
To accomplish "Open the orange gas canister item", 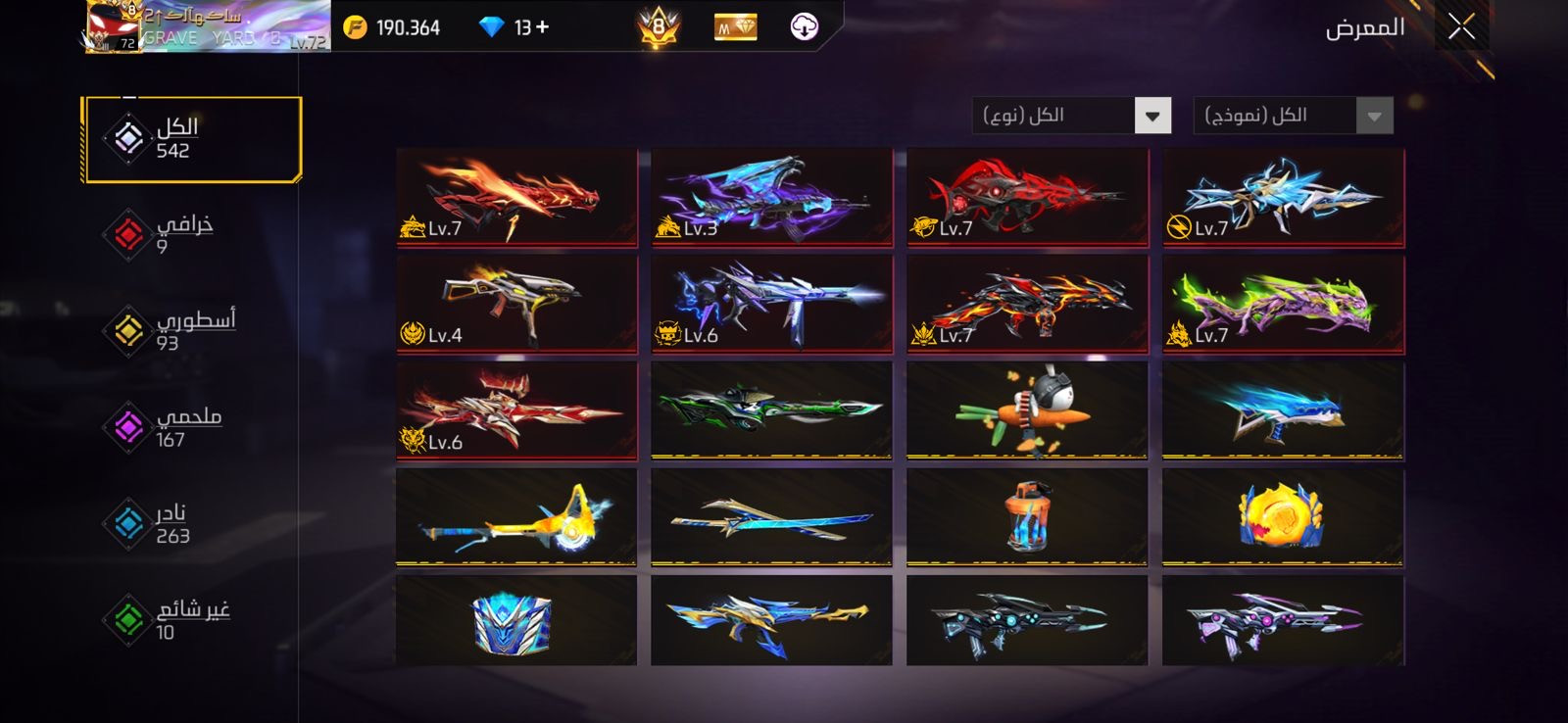I will 1026,516.
